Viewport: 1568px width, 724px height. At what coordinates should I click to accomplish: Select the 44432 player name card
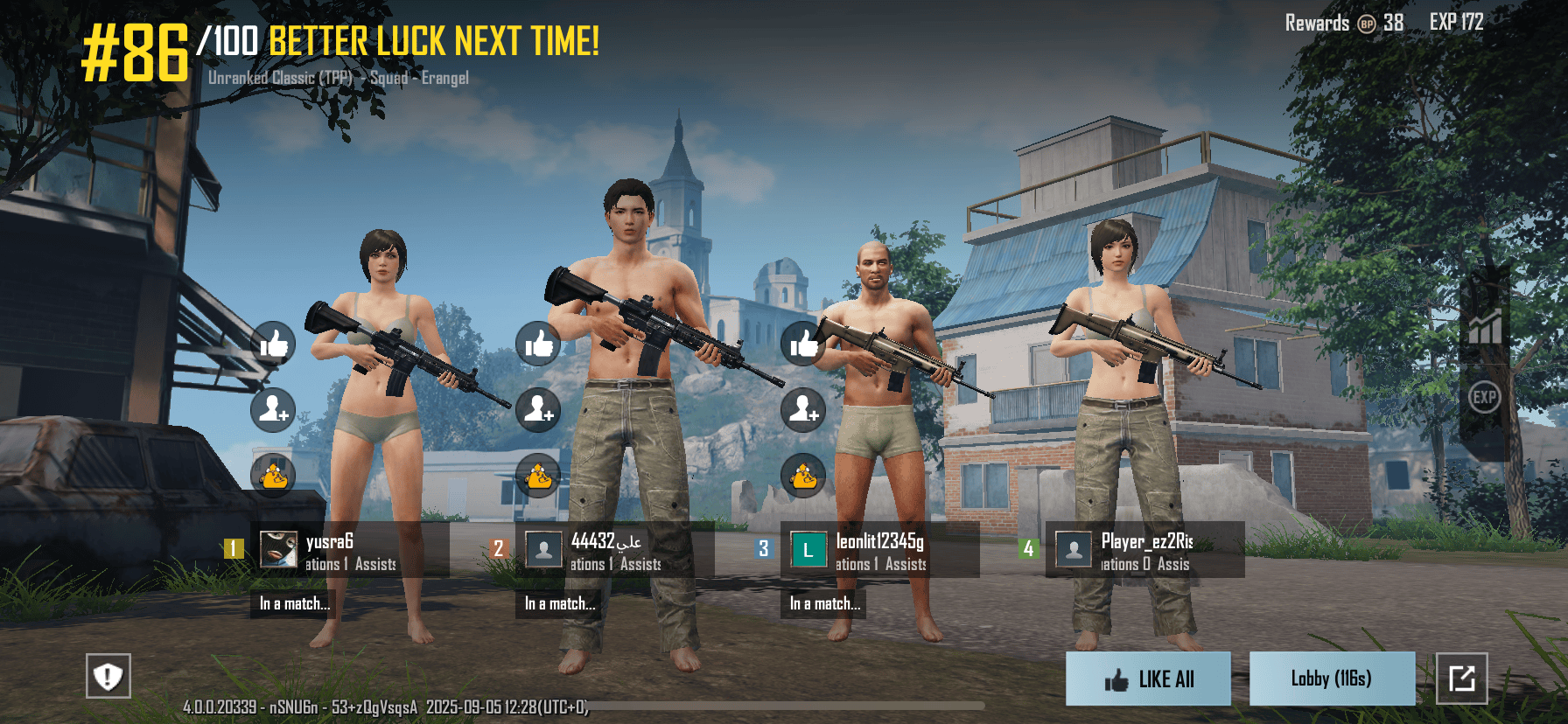point(615,550)
